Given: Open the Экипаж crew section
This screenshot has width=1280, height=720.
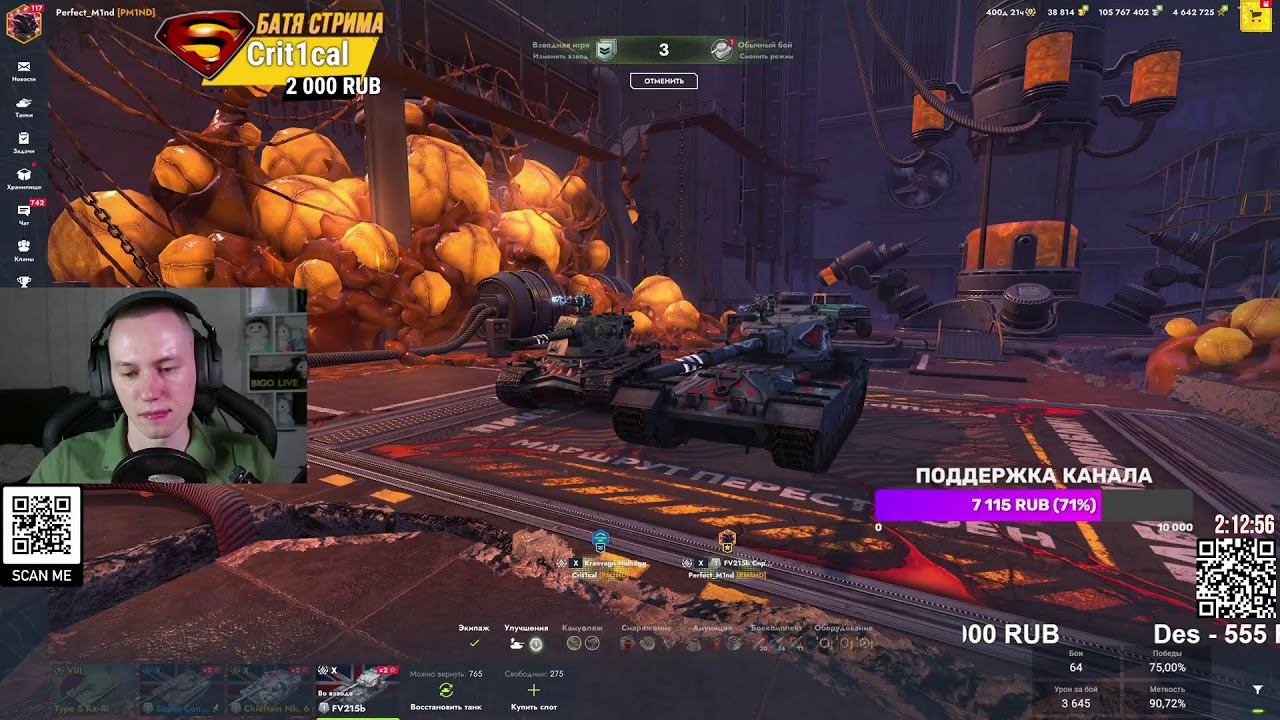Looking at the screenshot, I should (474, 638).
